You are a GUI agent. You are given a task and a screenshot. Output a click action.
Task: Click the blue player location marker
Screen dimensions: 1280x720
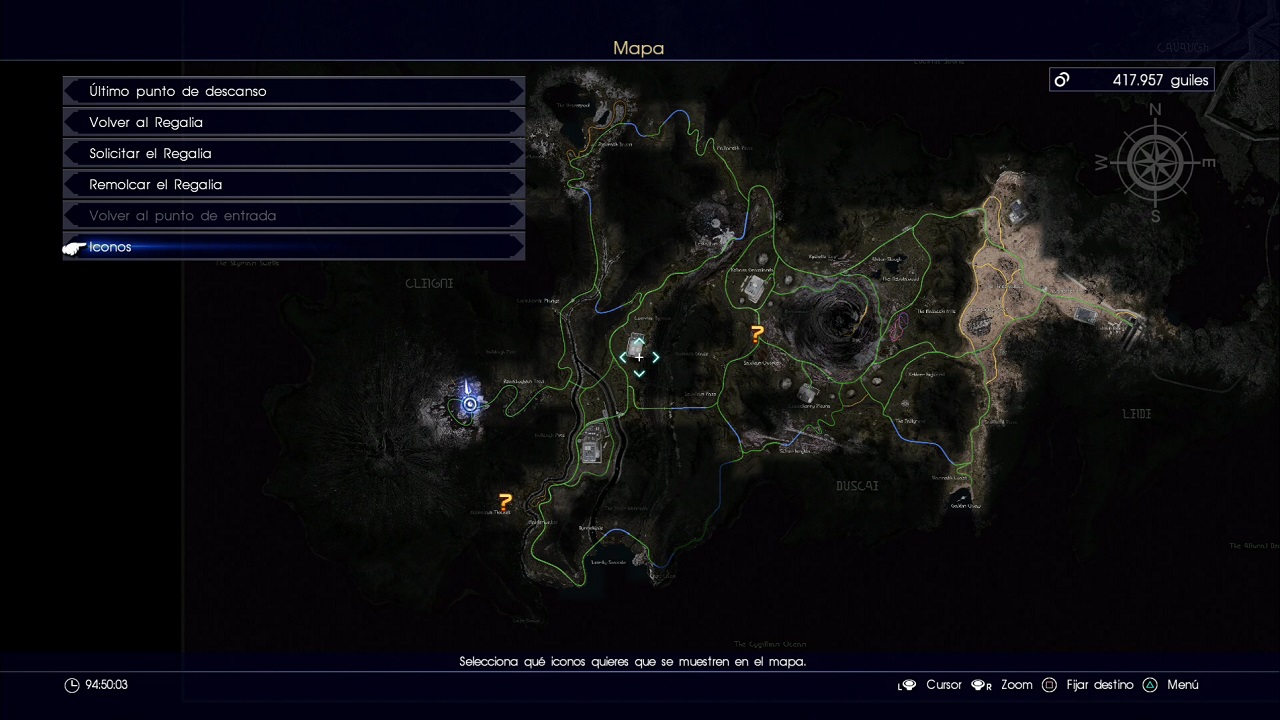pyautogui.click(x=469, y=403)
